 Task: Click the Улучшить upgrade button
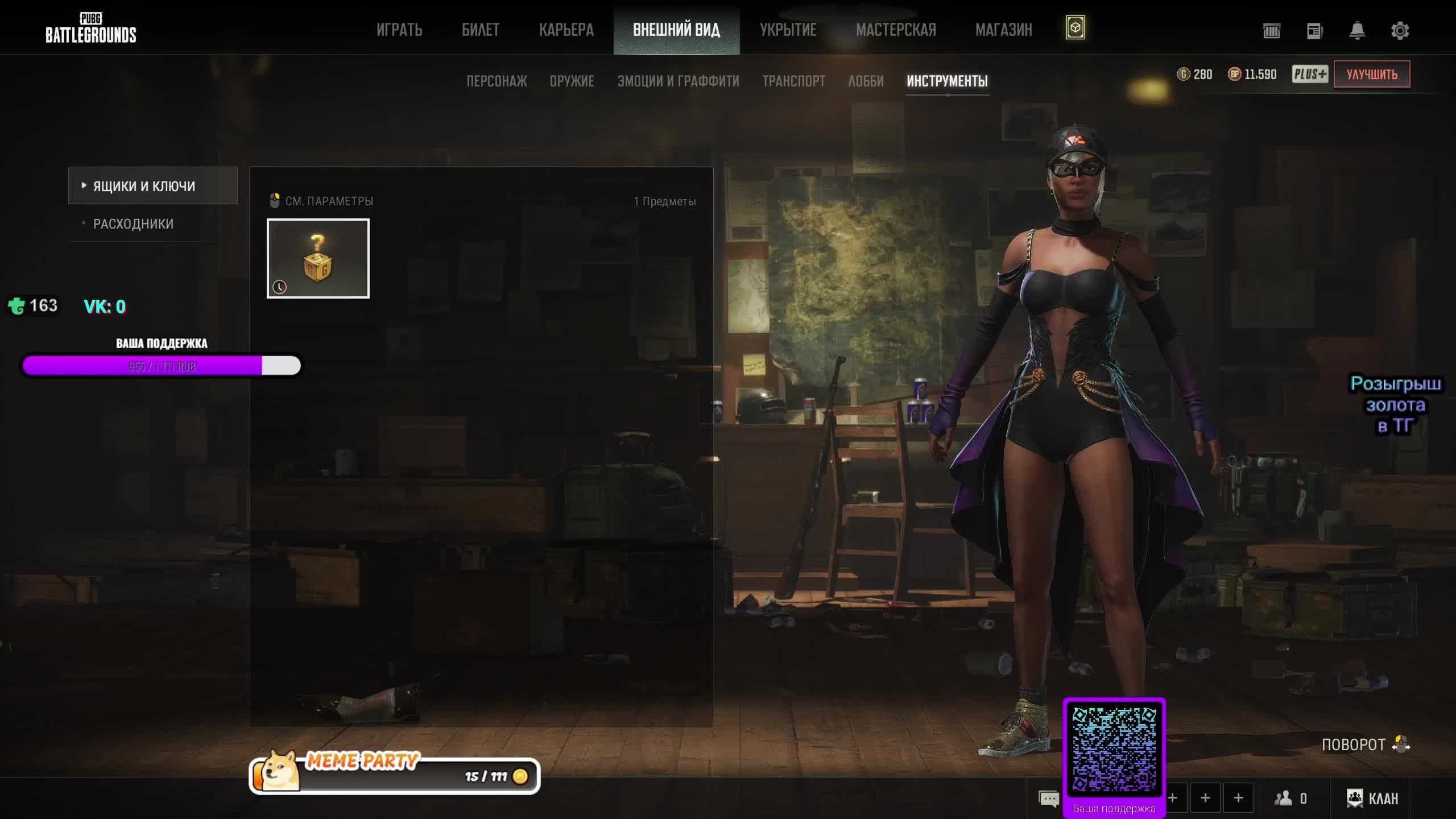pyautogui.click(x=1371, y=75)
